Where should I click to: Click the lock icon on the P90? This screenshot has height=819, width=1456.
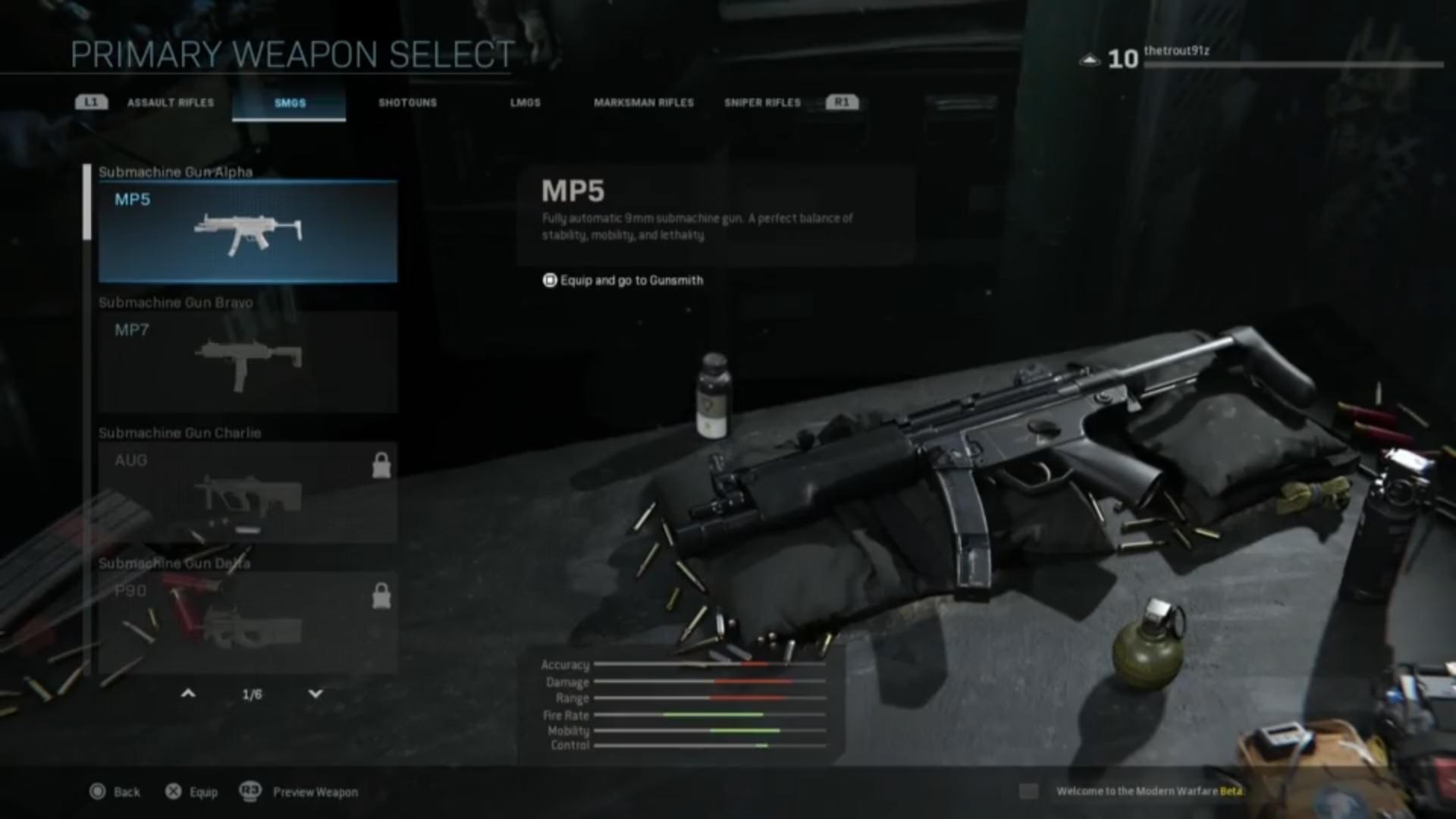pyautogui.click(x=381, y=596)
